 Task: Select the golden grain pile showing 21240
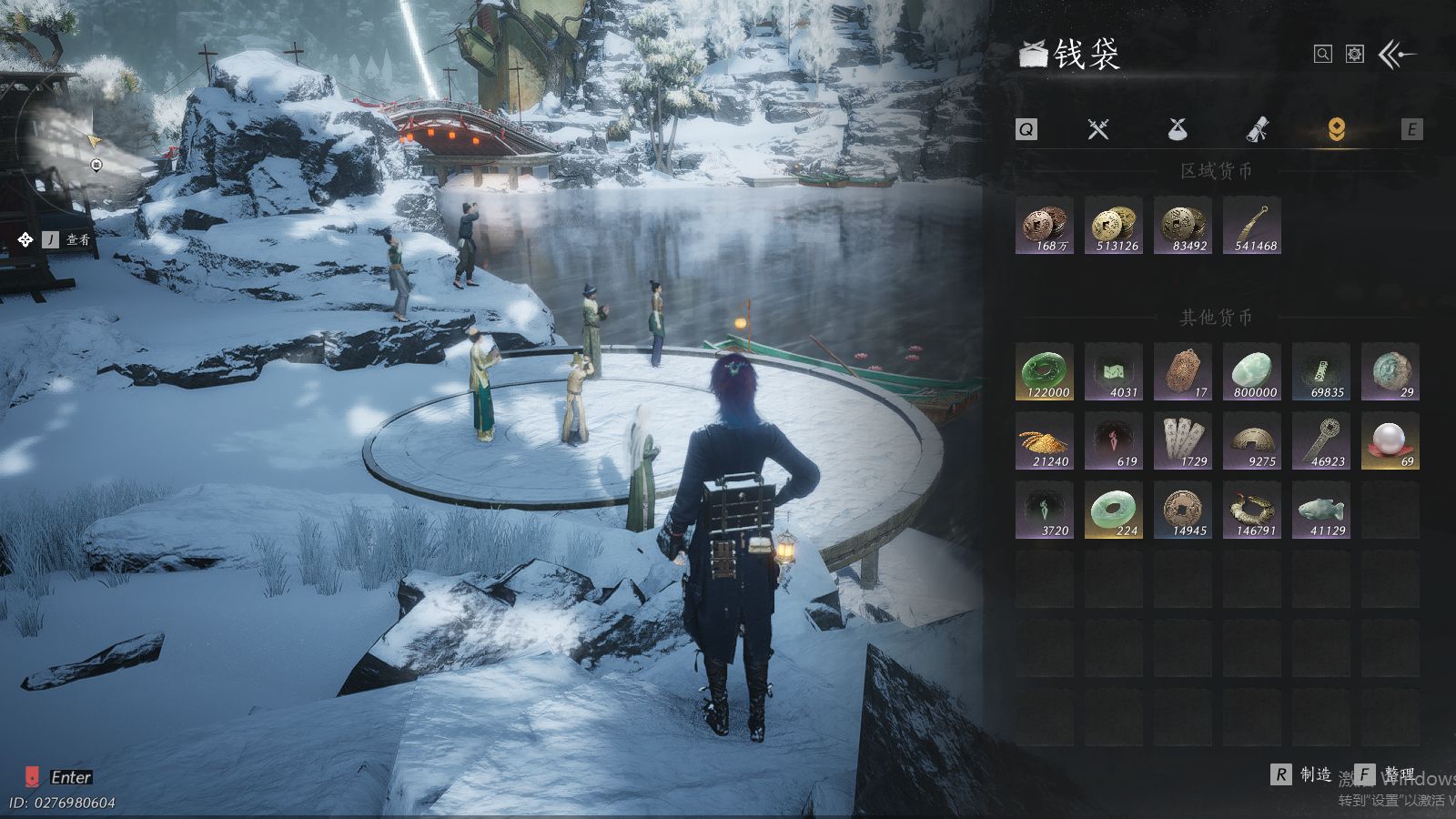click(x=1045, y=440)
